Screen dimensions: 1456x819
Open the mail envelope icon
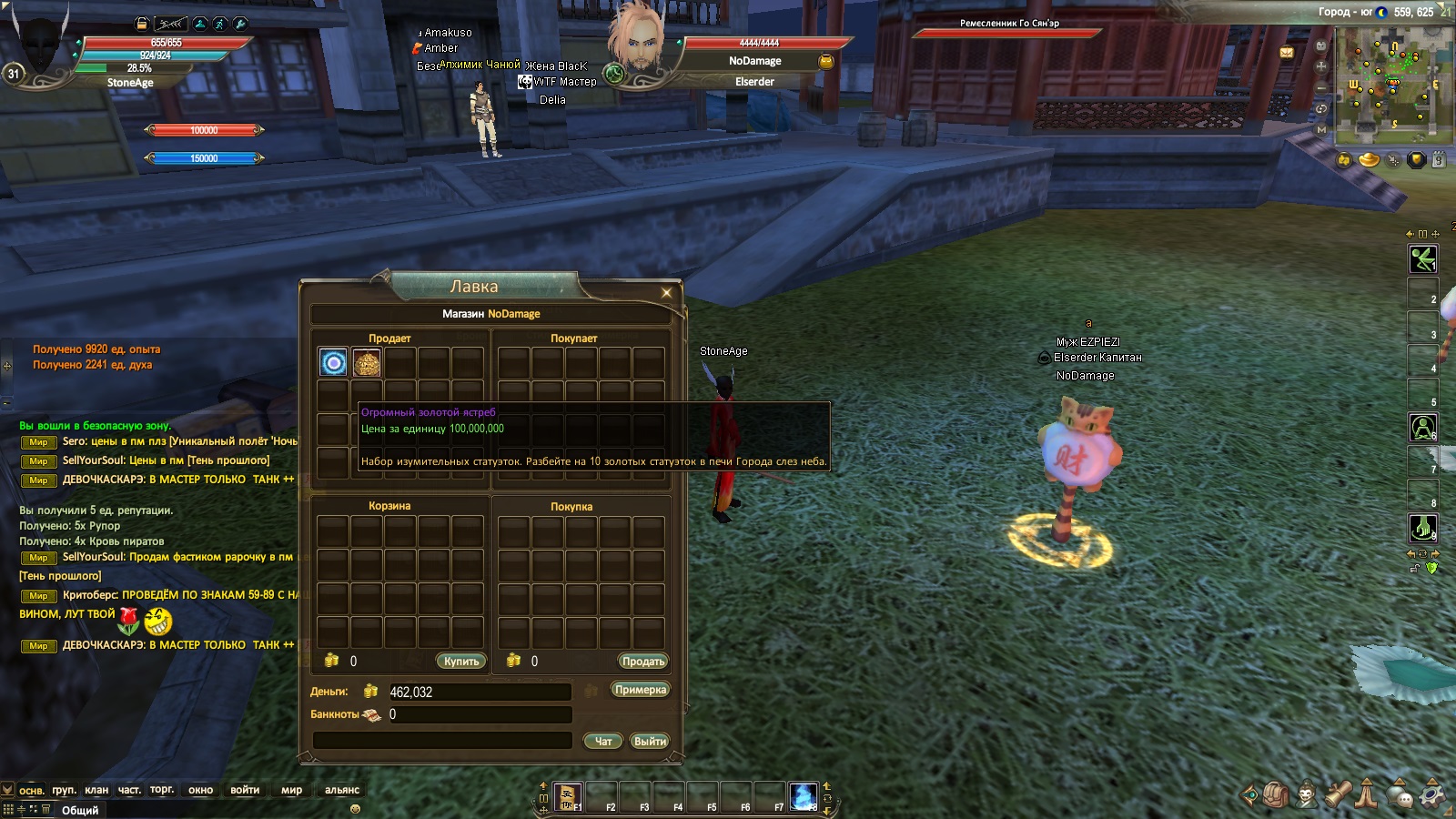[1287, 53]
